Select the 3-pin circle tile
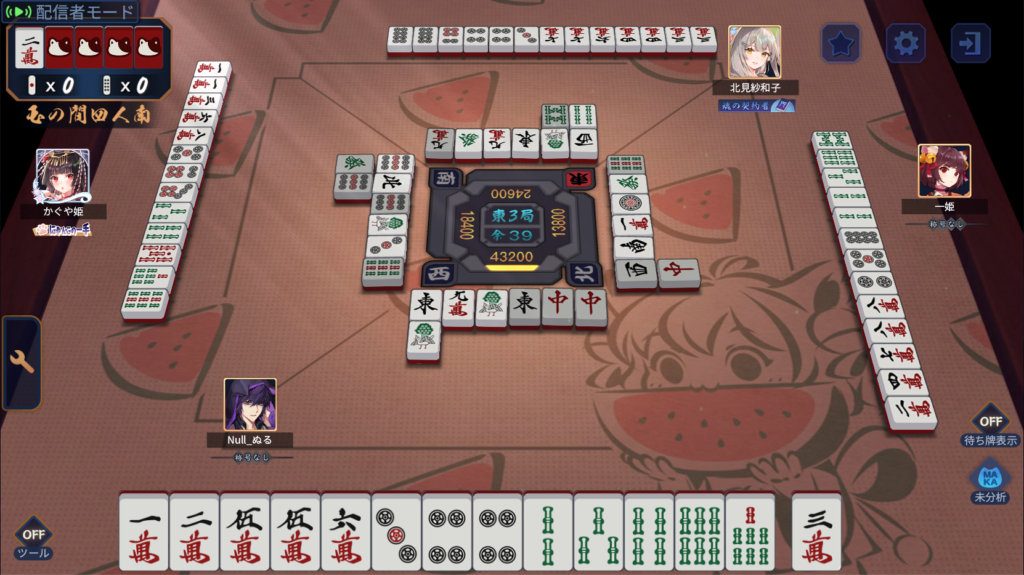The width and height of the screenshot is (1024, 575). [x=396, y=532]
